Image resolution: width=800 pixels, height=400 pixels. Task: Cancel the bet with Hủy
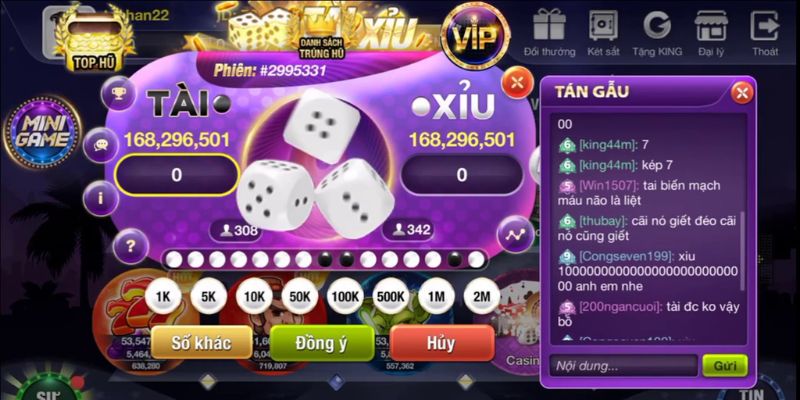tap(441, 343)
